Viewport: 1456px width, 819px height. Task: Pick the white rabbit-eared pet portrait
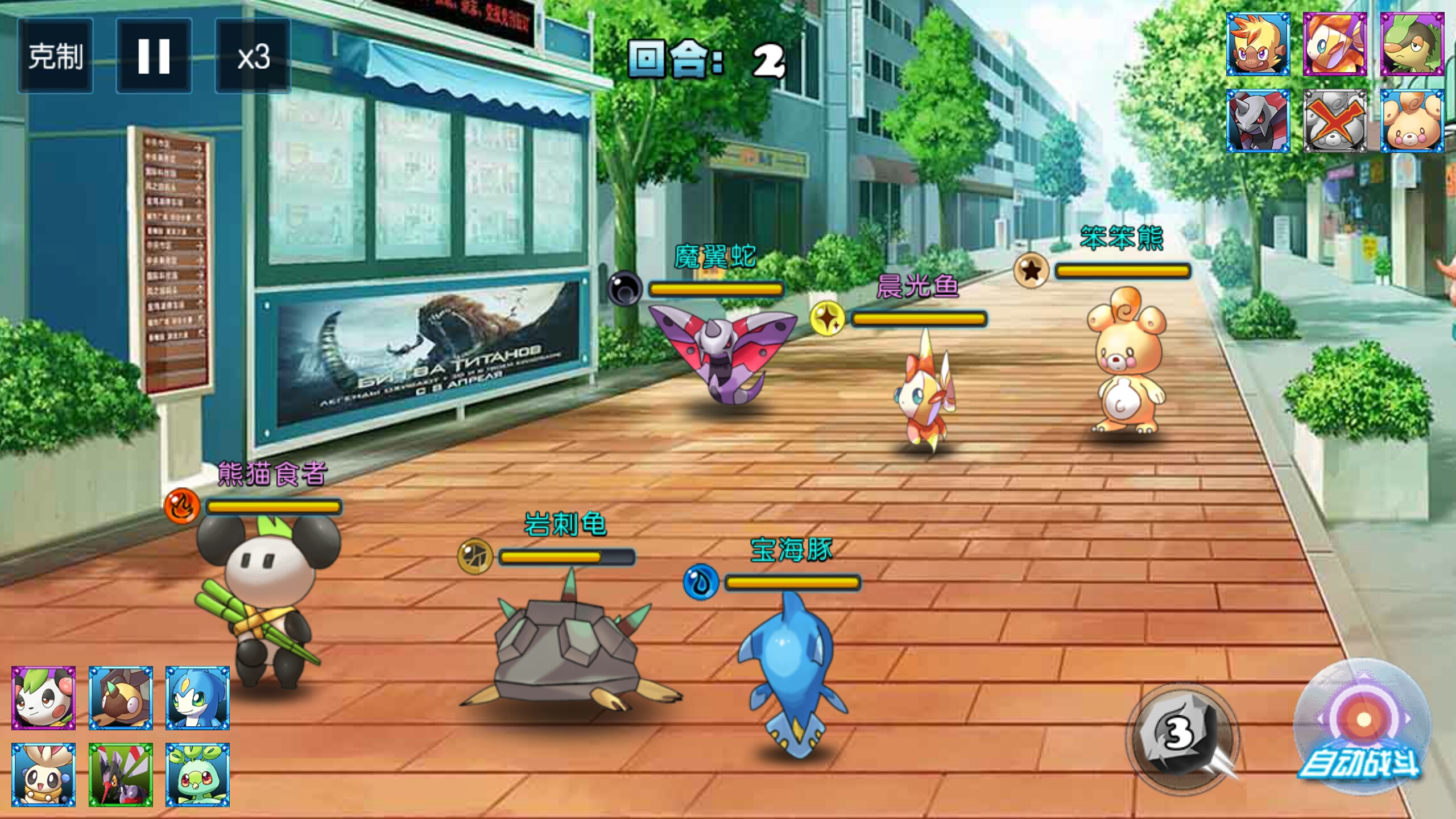[44, 775]
